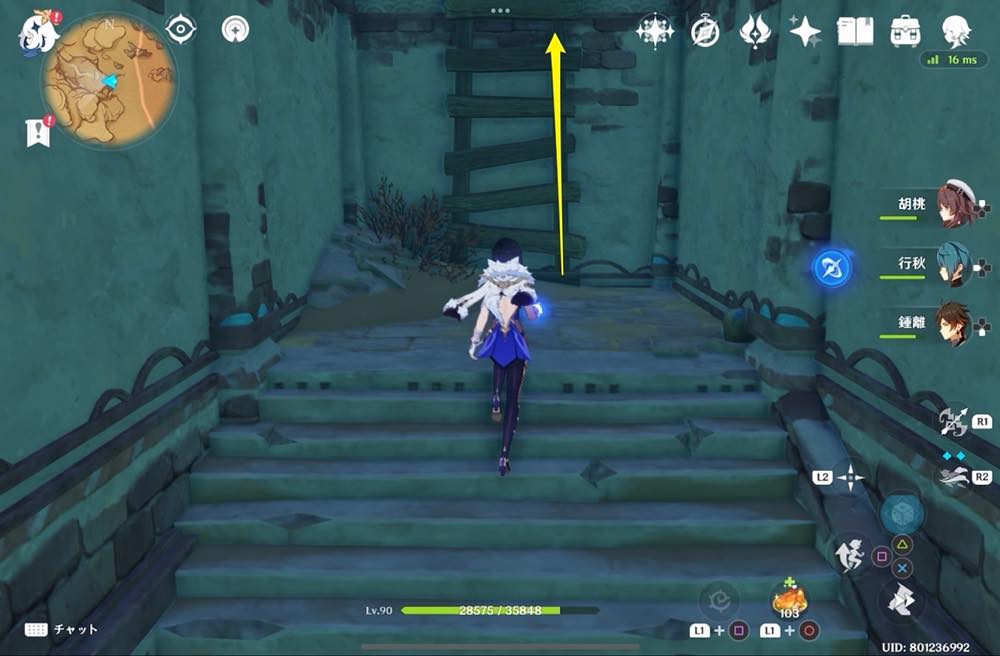The image size is (1000, 656).
Task: Open the Wish four-point star icon
Action: click(x=804, y=32)
